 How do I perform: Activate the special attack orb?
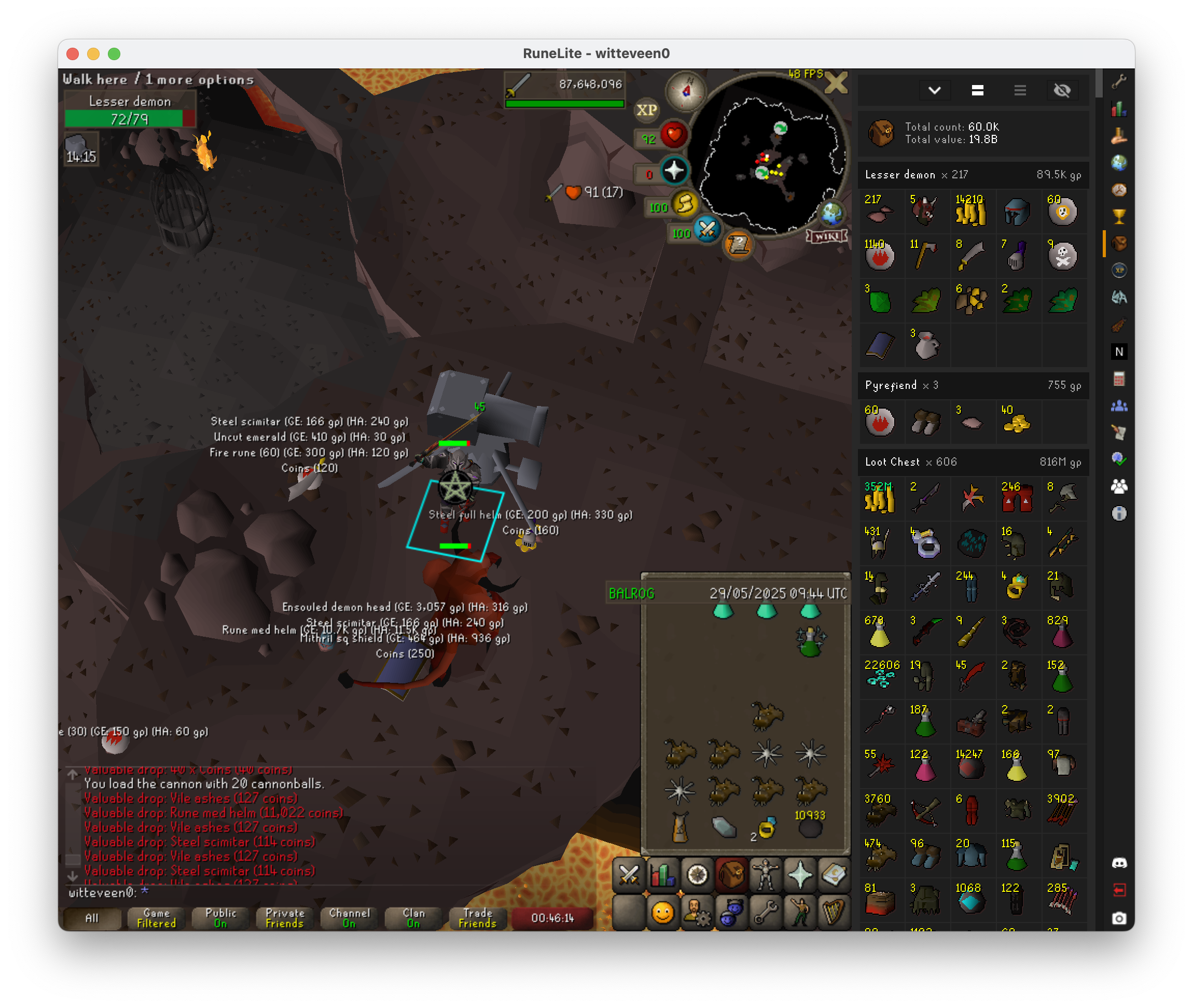point(707,230)
